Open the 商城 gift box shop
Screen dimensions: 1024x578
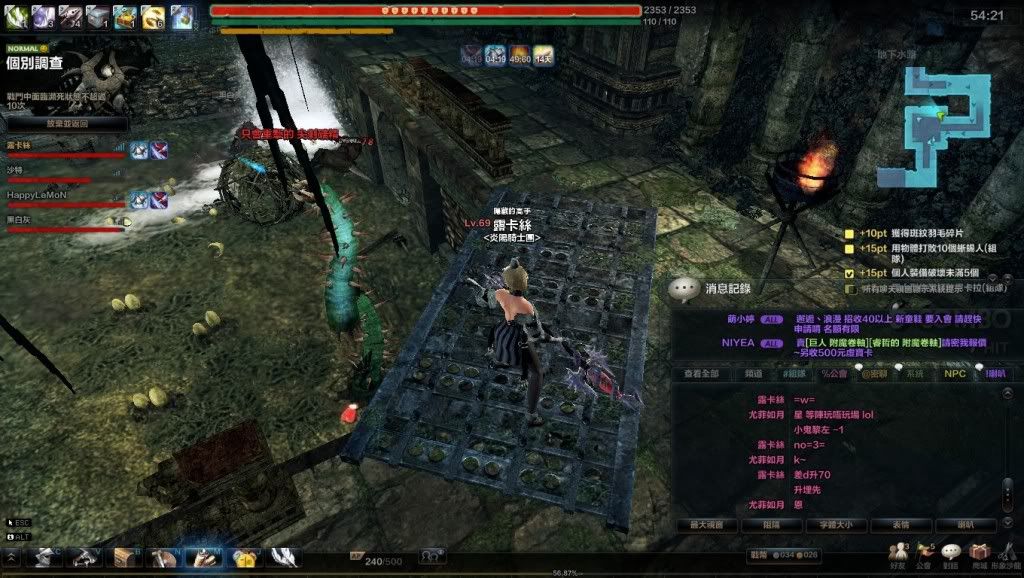pyautogui.click(x=978, y=553)
